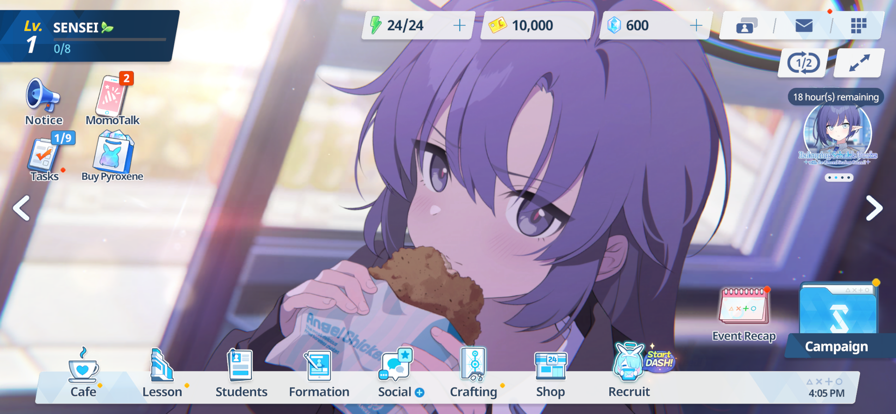Add Pyroxene with the gem plus button
The width and height of the screenshot is (896, 414).
coord(696,25)
